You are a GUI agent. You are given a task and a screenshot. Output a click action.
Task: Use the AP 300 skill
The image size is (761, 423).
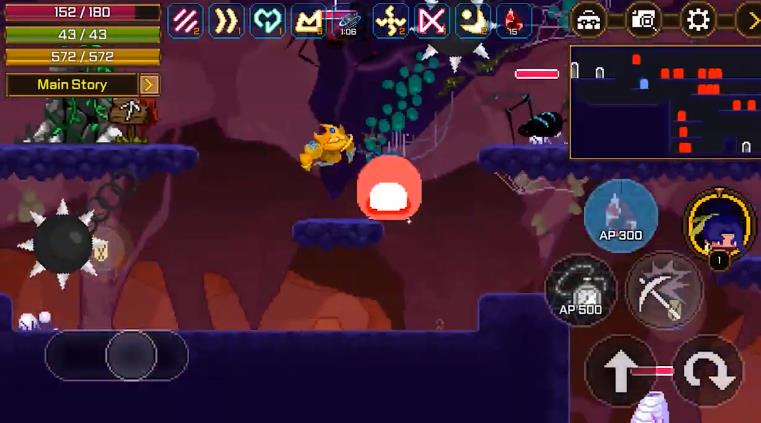pyautogui.click(x=620, y=216)
